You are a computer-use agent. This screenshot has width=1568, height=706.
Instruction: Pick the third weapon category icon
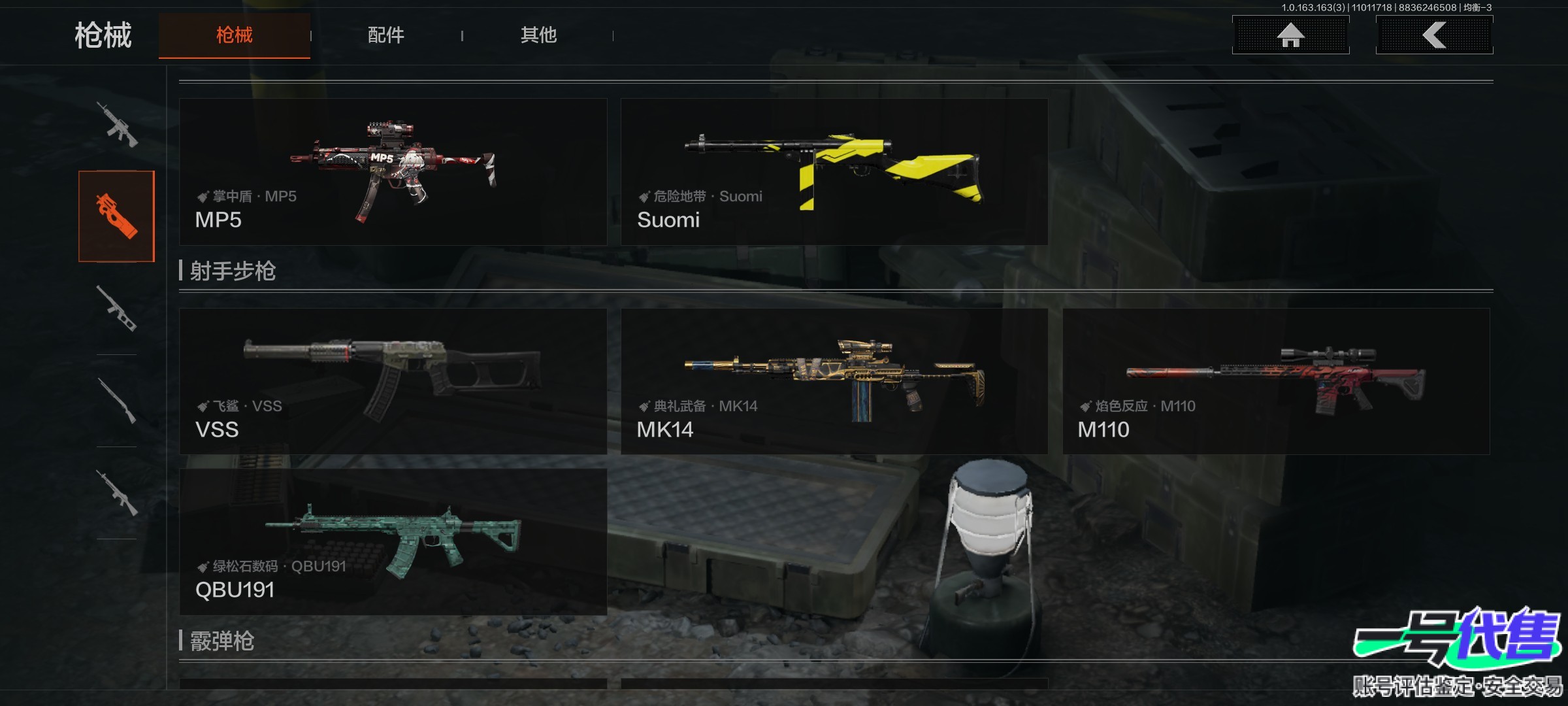coord(117,308)
